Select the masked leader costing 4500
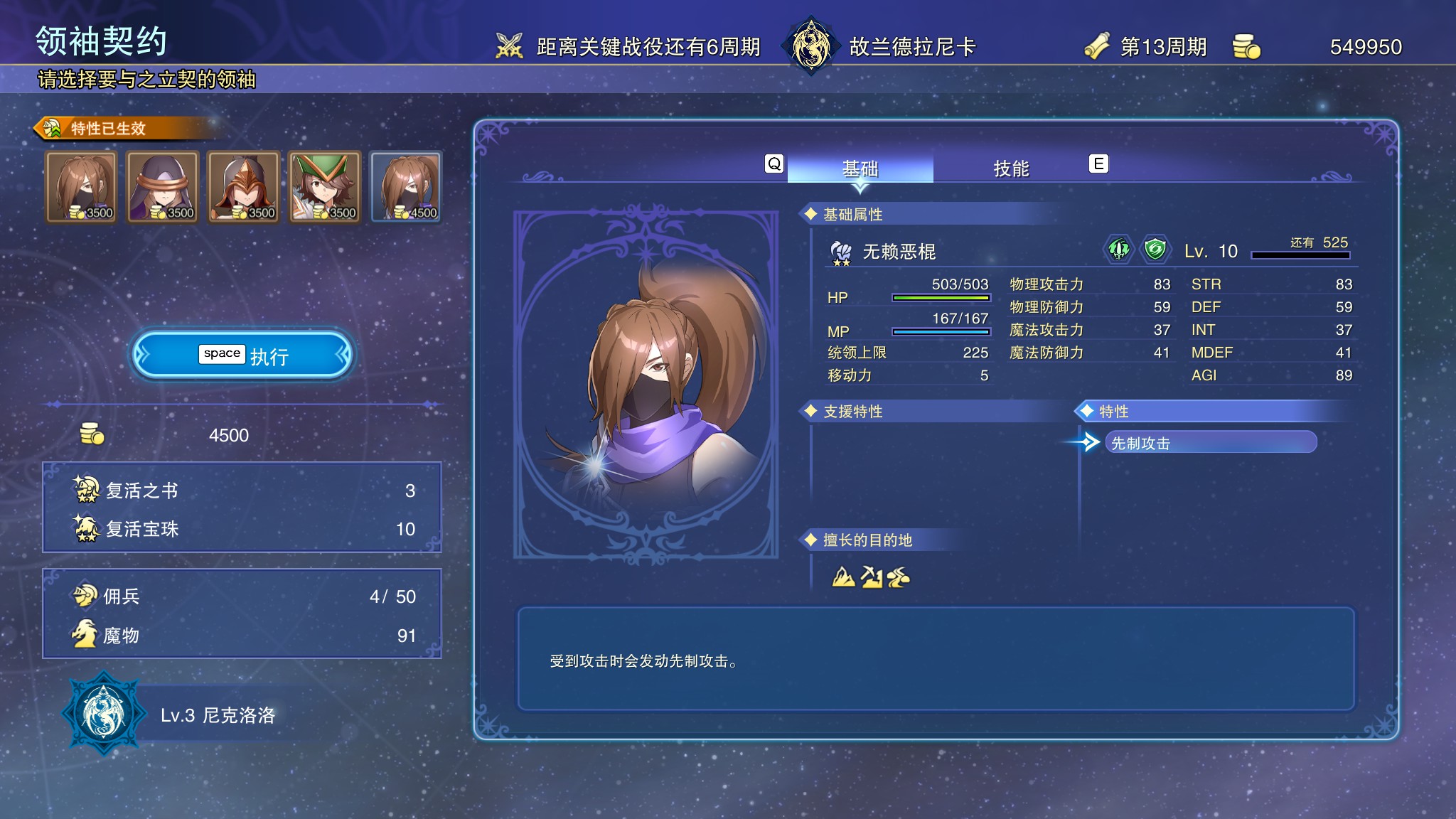Screen dimensions: 1456x819 pyautogui.click(x=406, y=187)
